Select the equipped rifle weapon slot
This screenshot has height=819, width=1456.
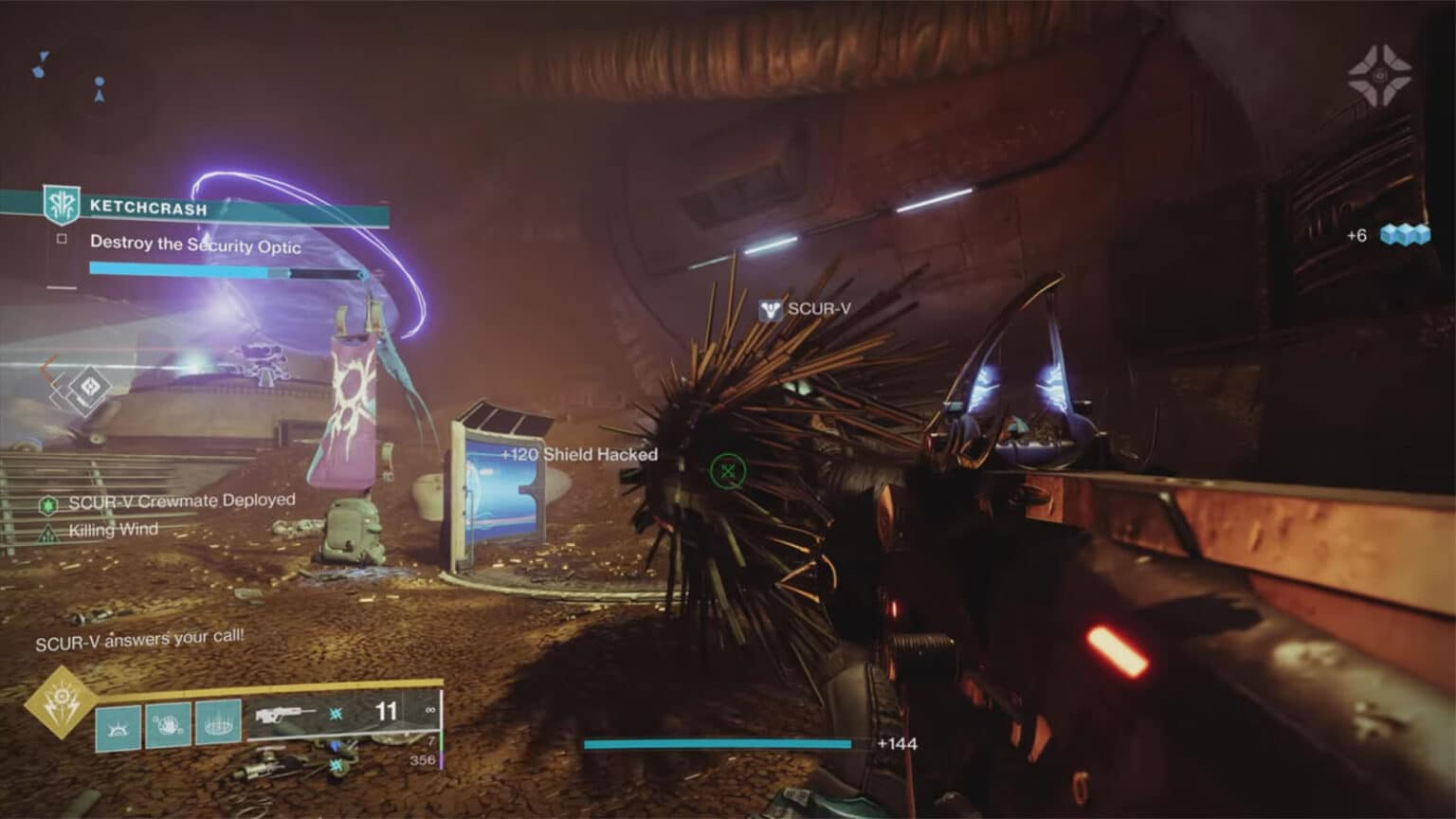[284, 712]
